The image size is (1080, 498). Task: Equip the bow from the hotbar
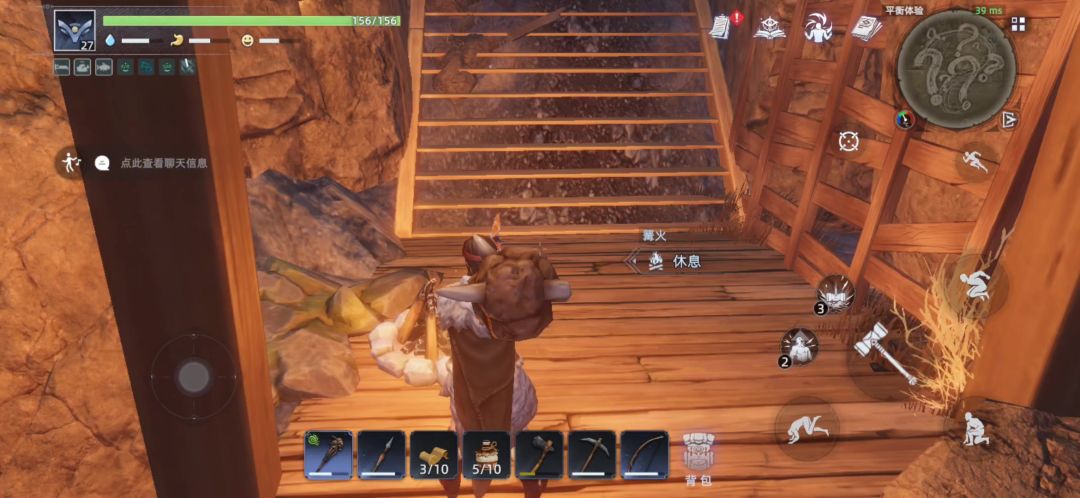[645, 455]
